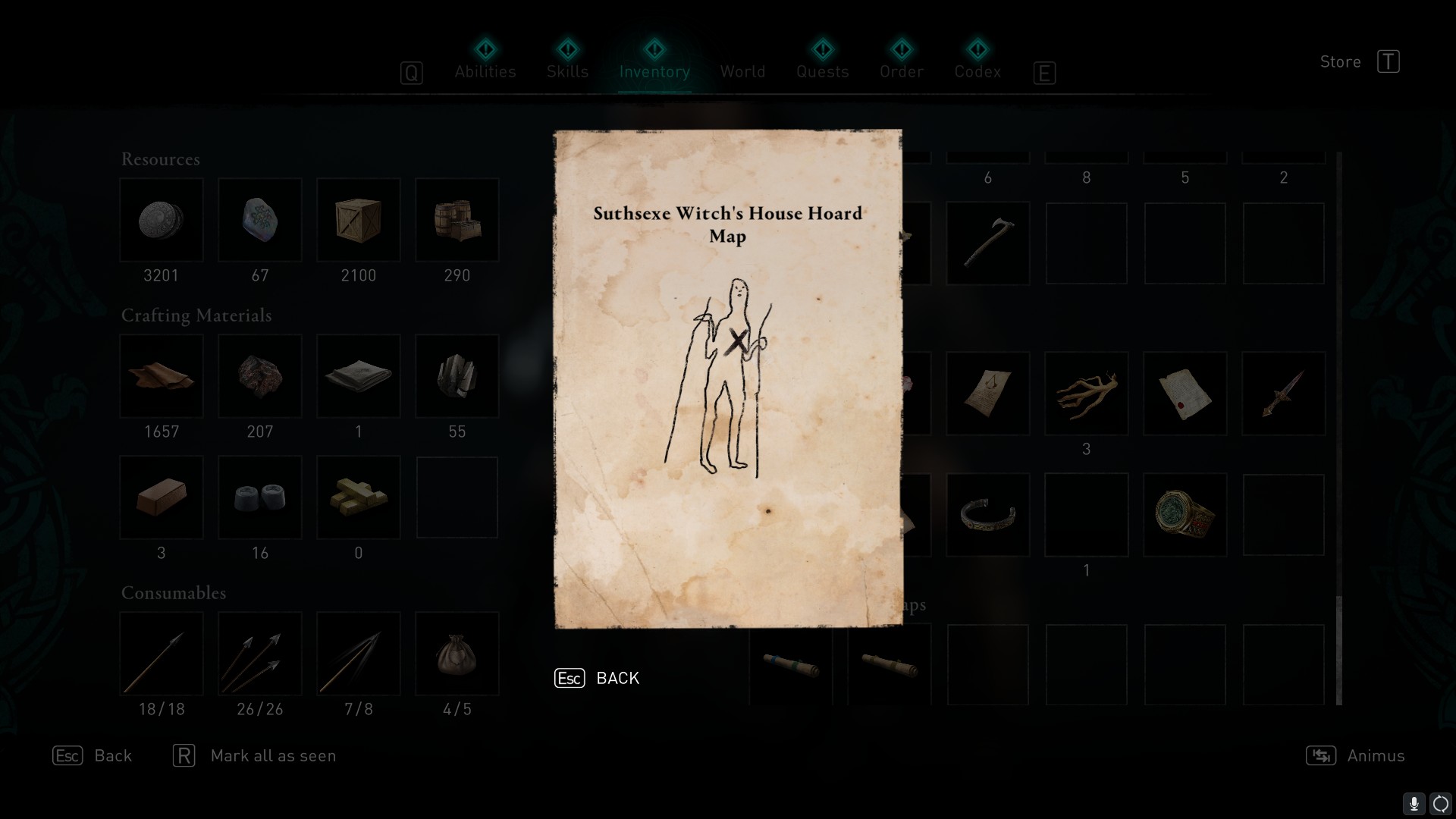Image resolution: width=1456 pixels, height=819 pixels.
Task: Select the ornate ring inventory slot
Action: pos(1185,515)
